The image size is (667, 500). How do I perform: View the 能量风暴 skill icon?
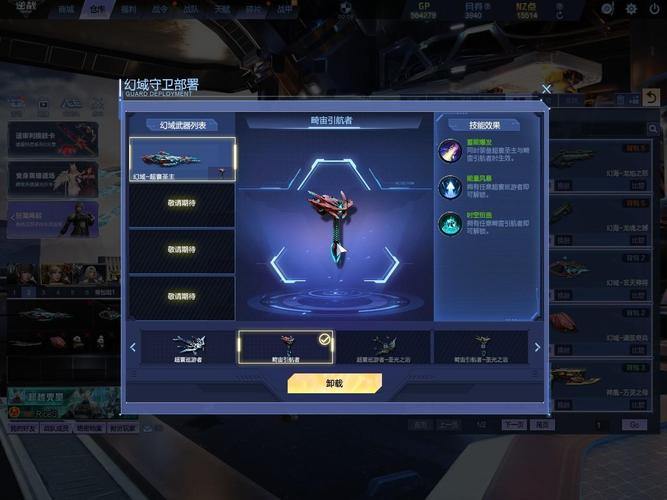pyautogui.click(x=450, y=187)
